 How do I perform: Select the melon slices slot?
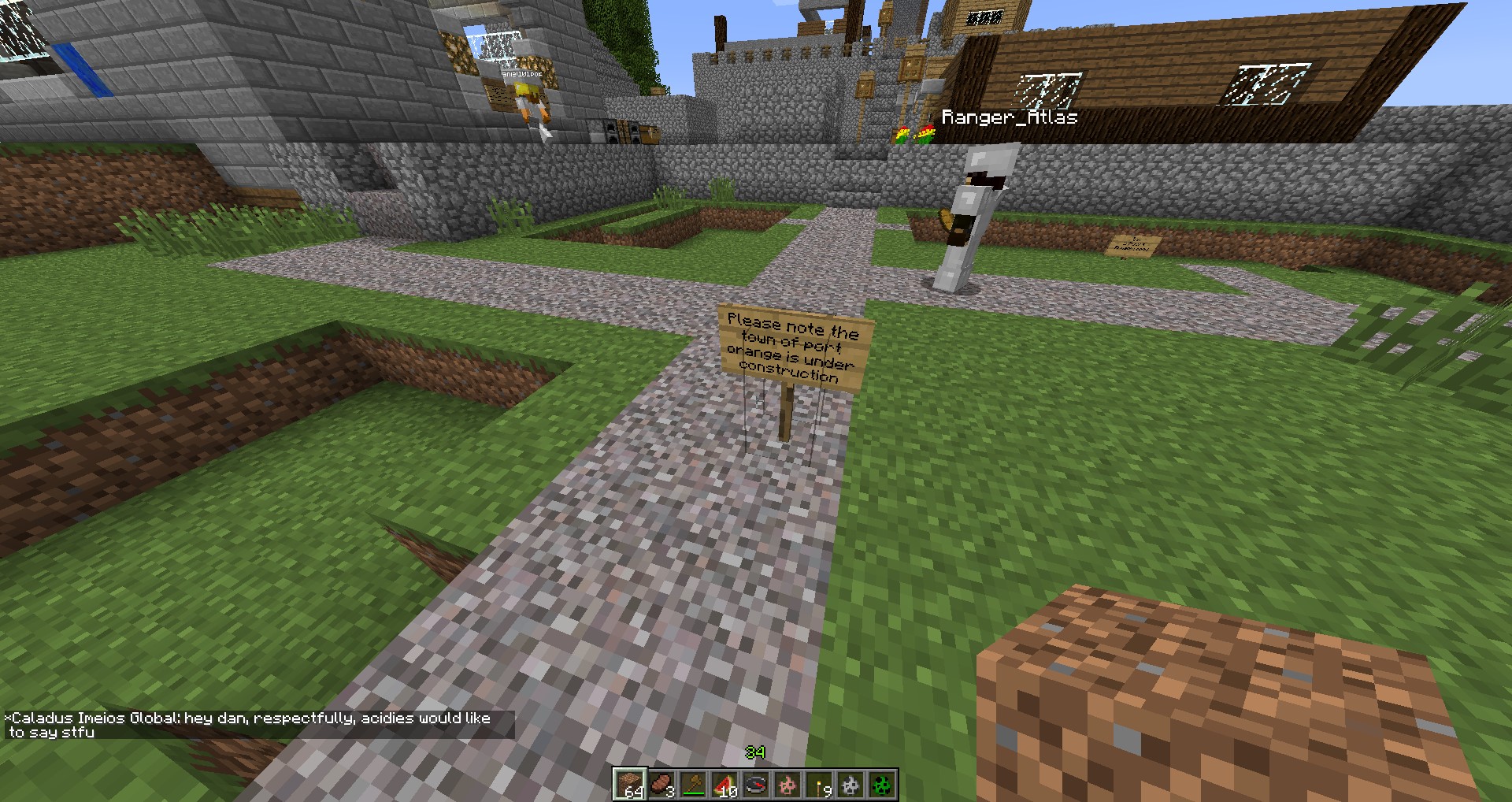click(724, 785)
